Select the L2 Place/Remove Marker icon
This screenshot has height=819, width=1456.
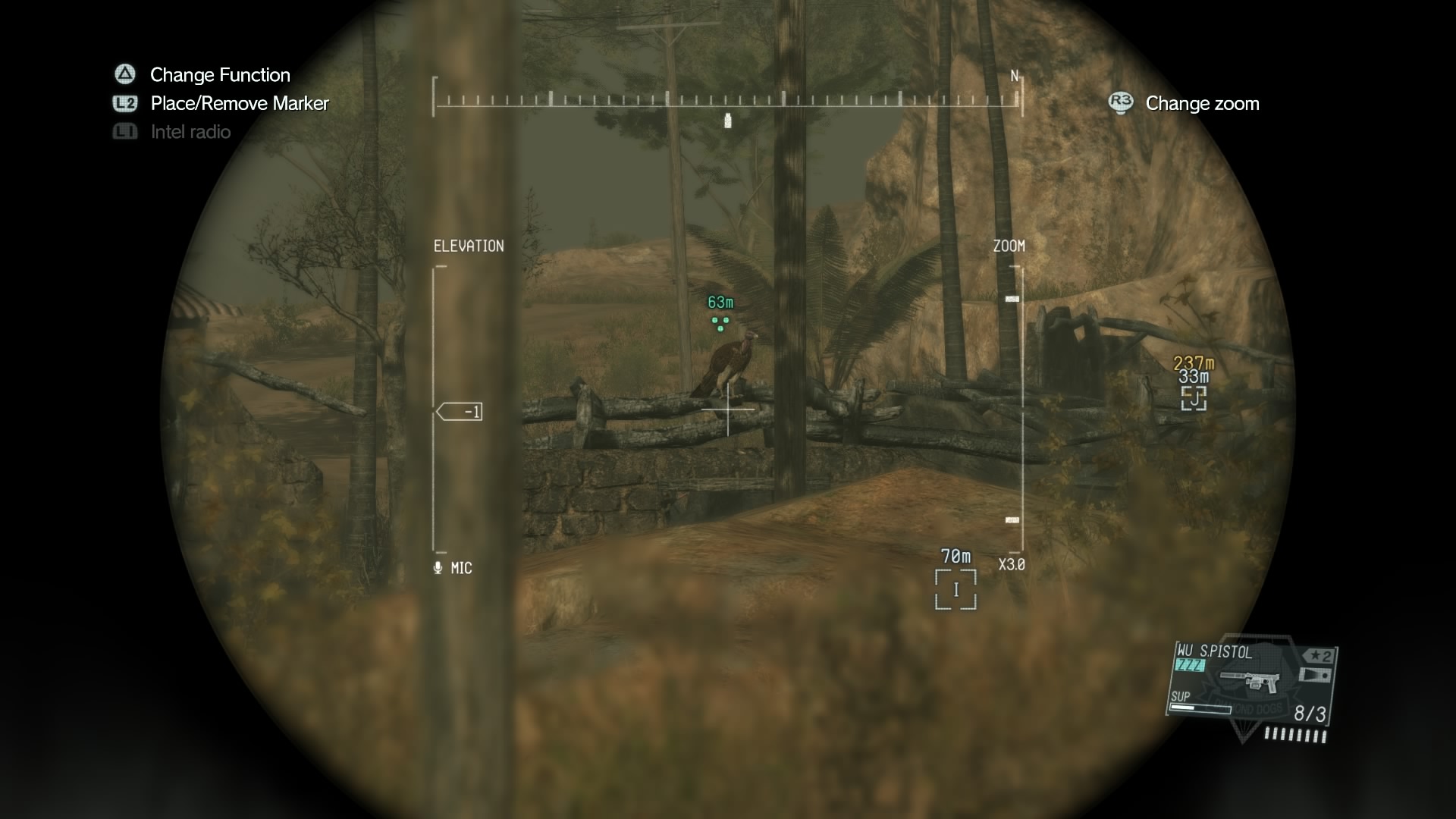click(124, 103)
